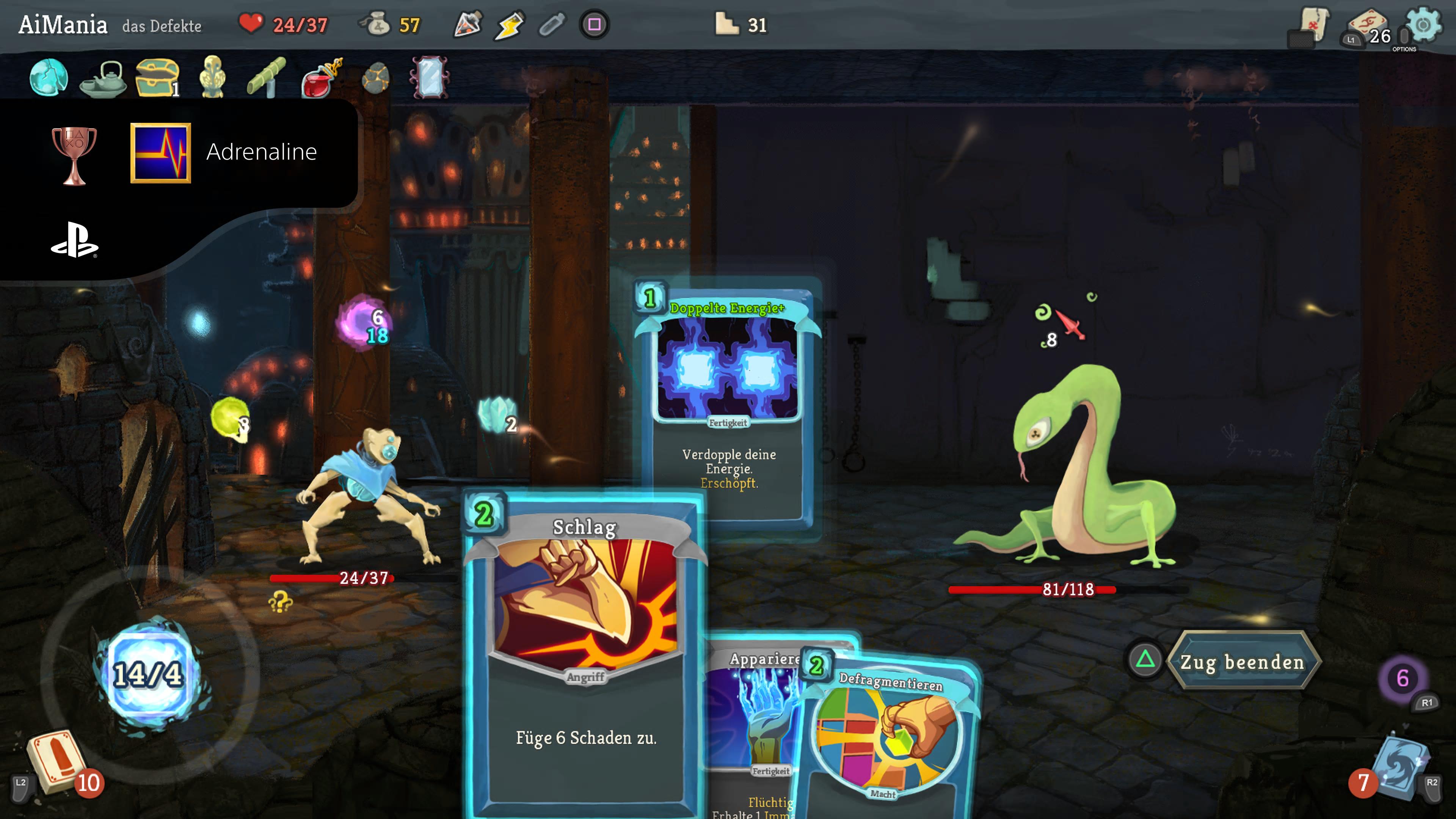Image resolution: width=1456 pixels, height=819 pixels.
Task: Select the yellow lightning potion
Action: (509, 25)
